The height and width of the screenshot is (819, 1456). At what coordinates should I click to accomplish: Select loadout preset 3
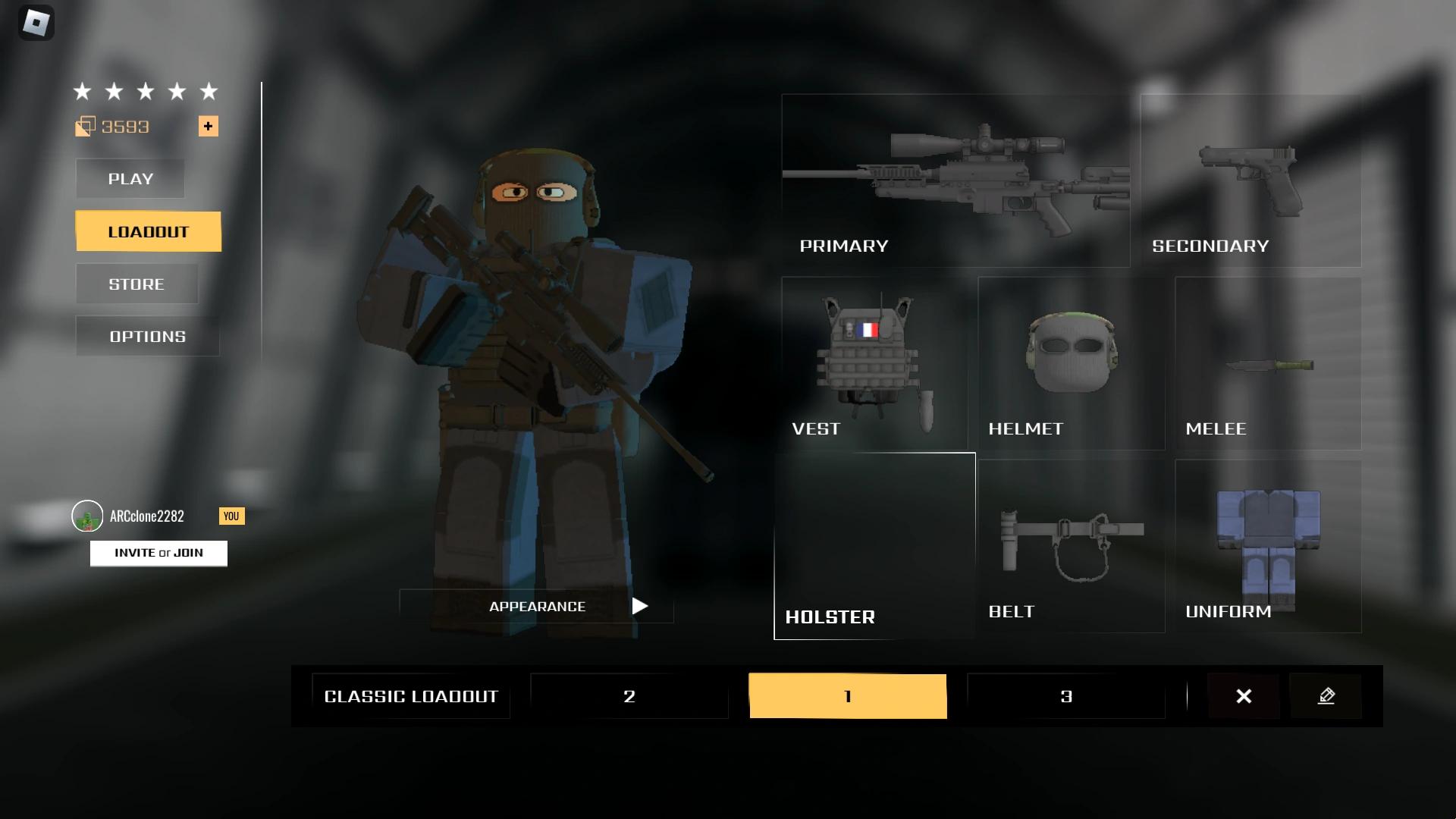coord(1065,695)
